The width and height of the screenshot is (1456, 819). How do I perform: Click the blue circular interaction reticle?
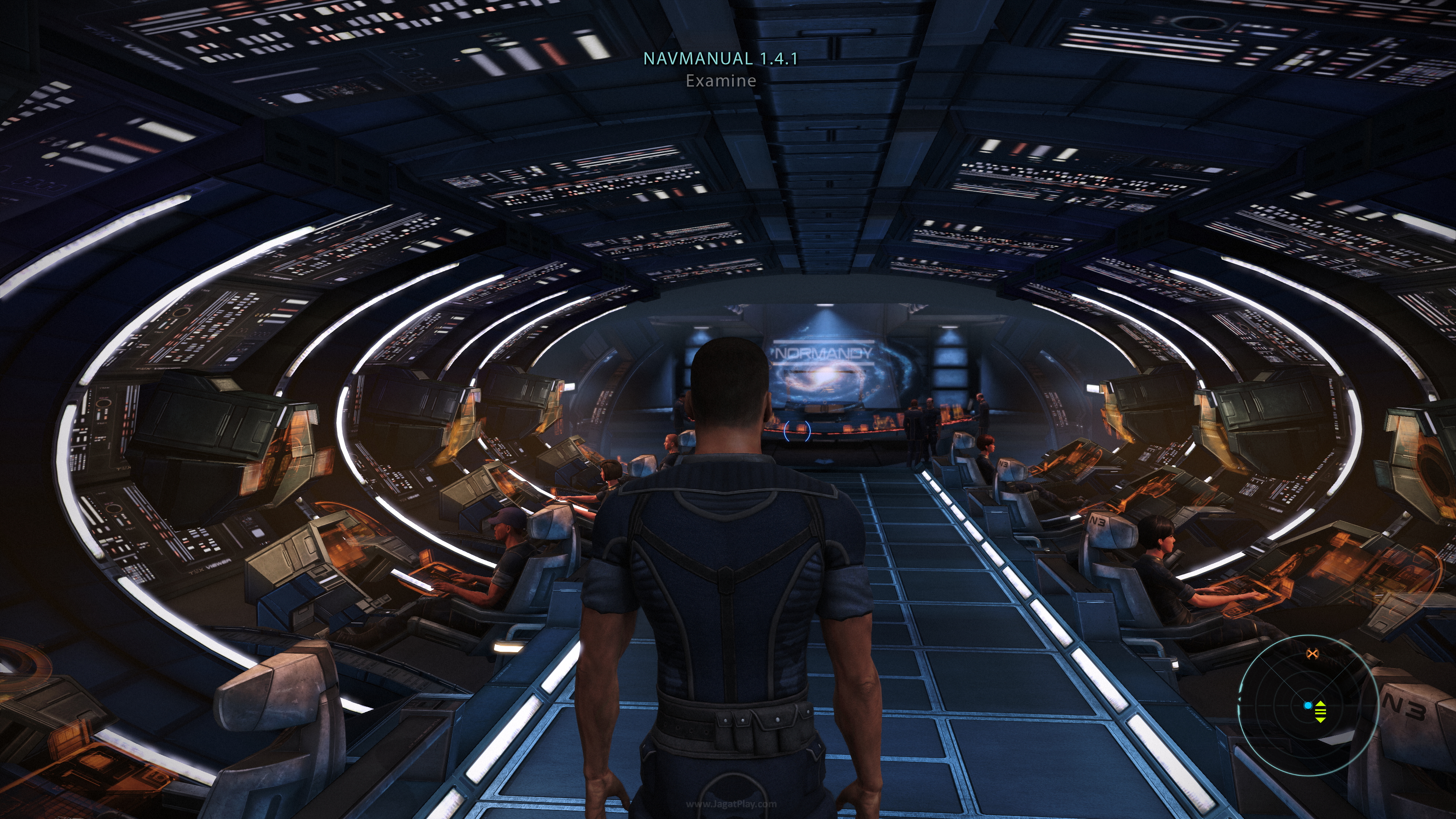[x=797, y=431]
